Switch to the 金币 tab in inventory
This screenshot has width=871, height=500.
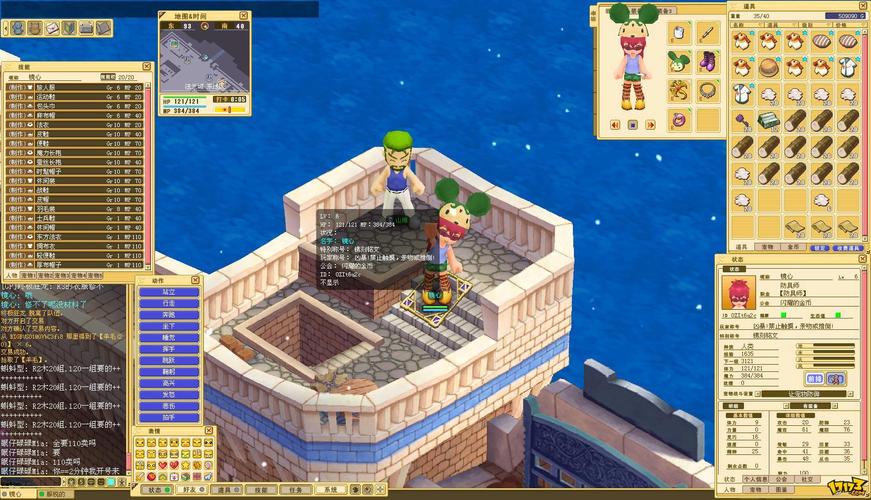click(x=793, y=246)
